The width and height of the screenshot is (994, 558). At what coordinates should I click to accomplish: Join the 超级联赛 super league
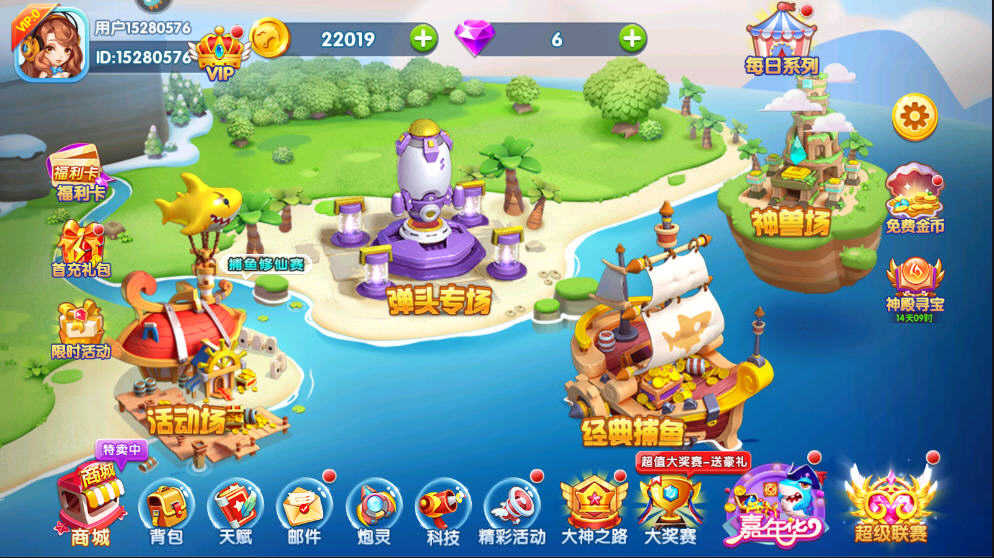[890, 502]
